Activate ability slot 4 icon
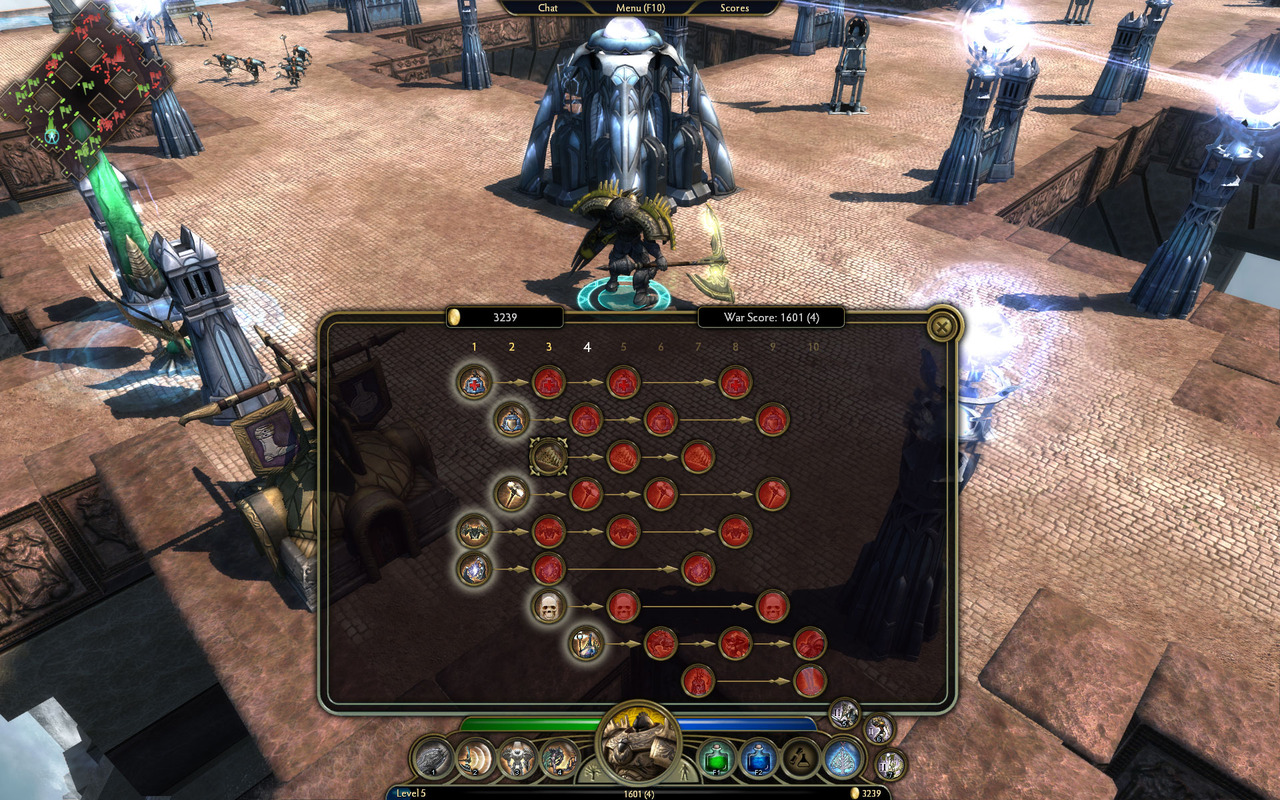The width and height of the screenshot is (1280, 800). click(x=560, y=758)
